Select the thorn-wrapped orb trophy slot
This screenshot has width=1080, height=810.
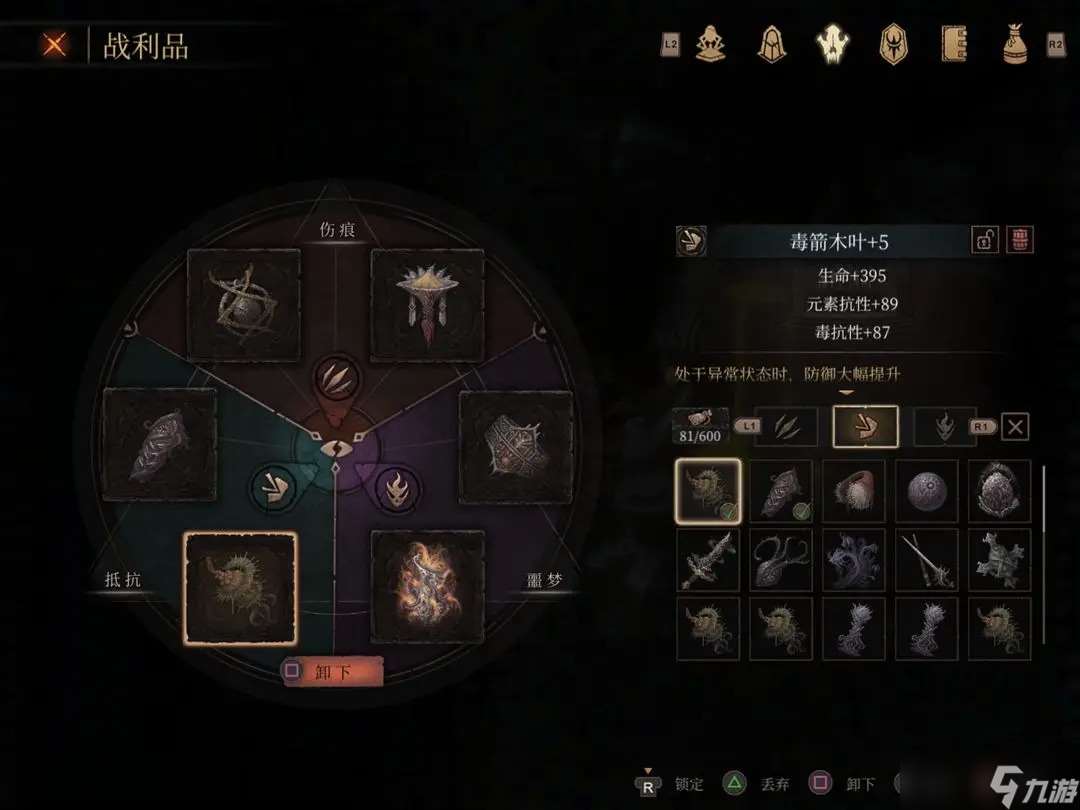tap(244, 305)
